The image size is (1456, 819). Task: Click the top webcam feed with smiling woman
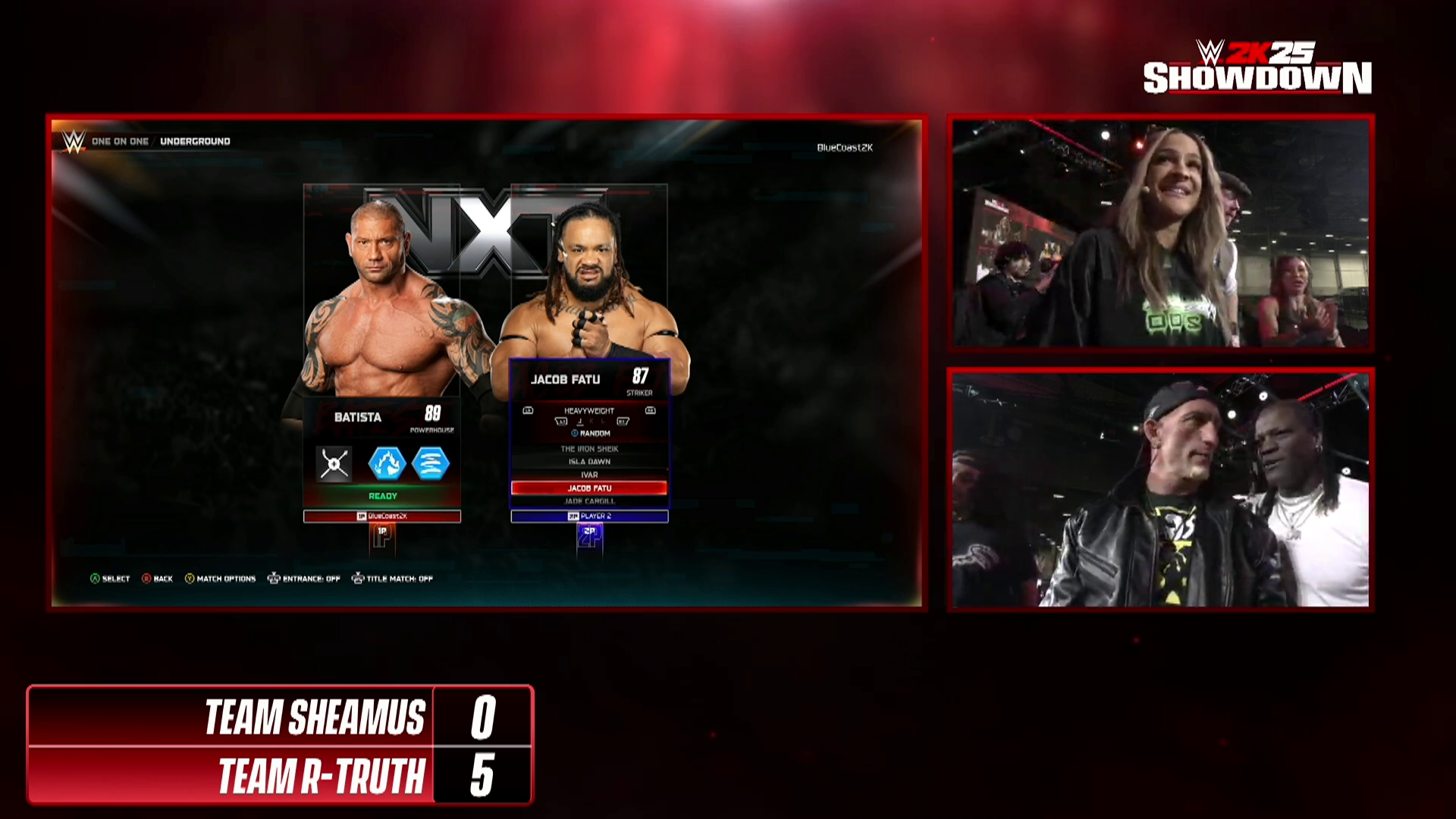pyautogui.click(x=1160, y=233)
